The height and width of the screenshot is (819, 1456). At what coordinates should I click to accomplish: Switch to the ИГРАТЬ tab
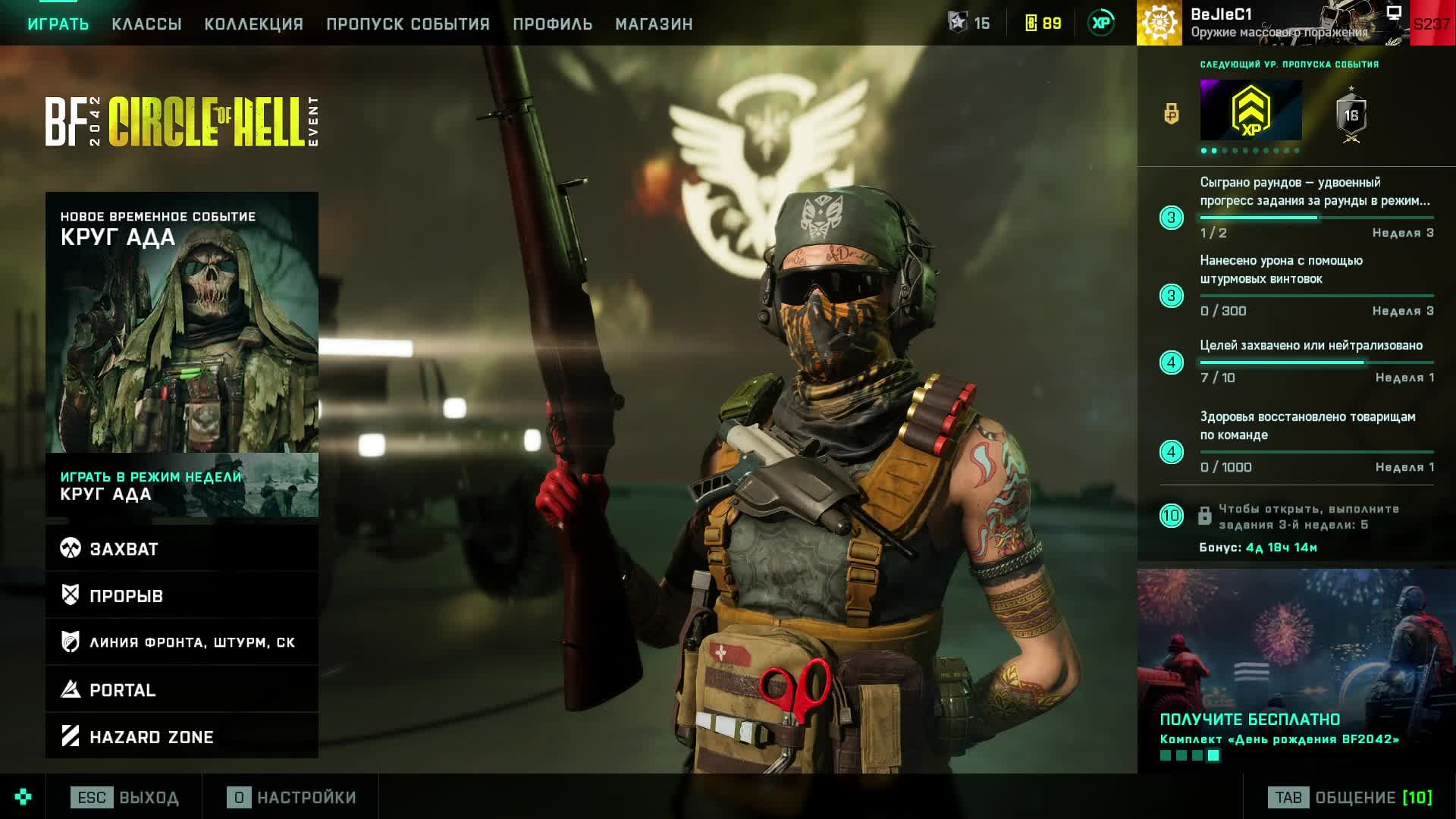pos(58,24)
